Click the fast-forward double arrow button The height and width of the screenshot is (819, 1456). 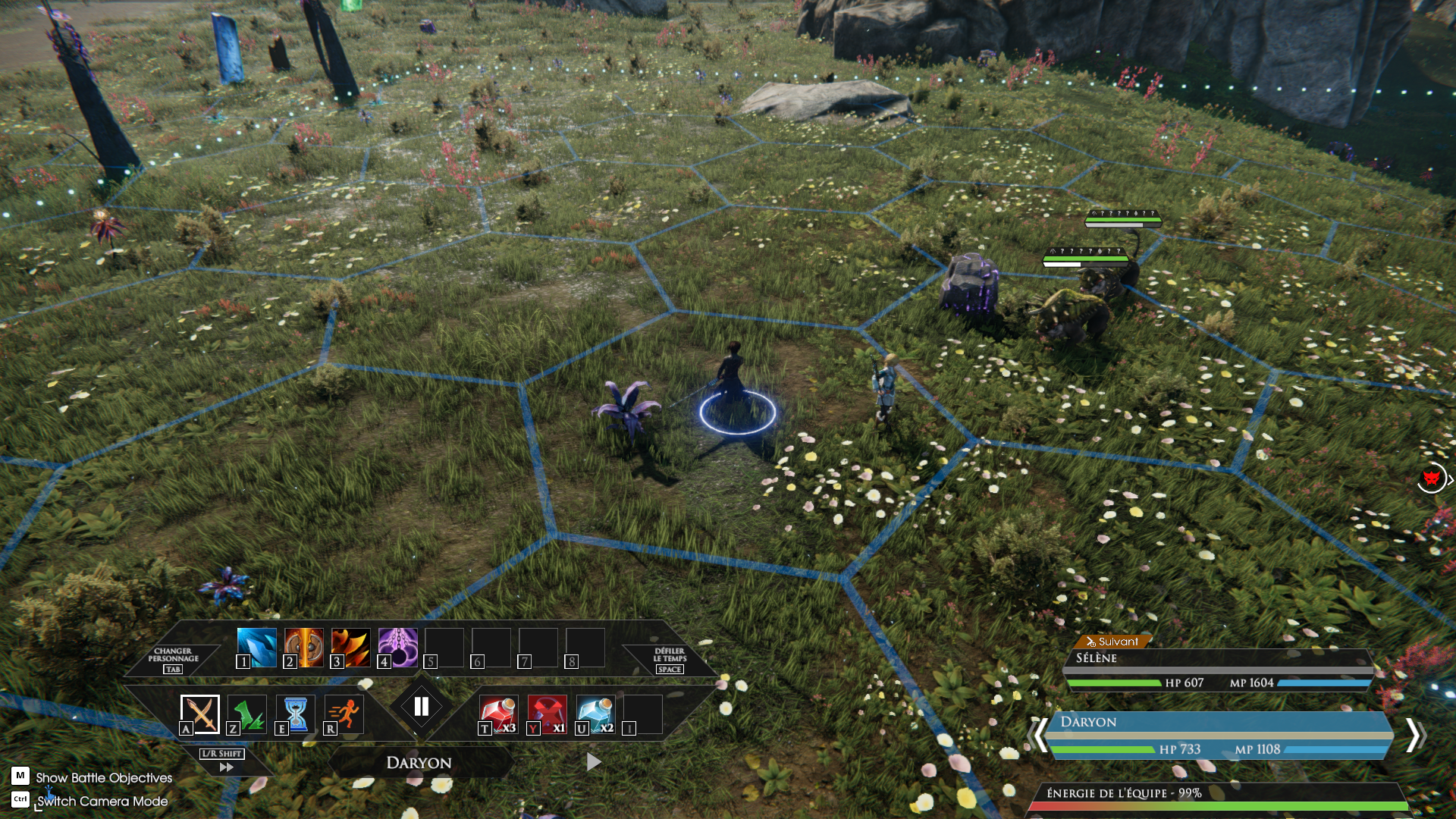(x=225, y=767)
